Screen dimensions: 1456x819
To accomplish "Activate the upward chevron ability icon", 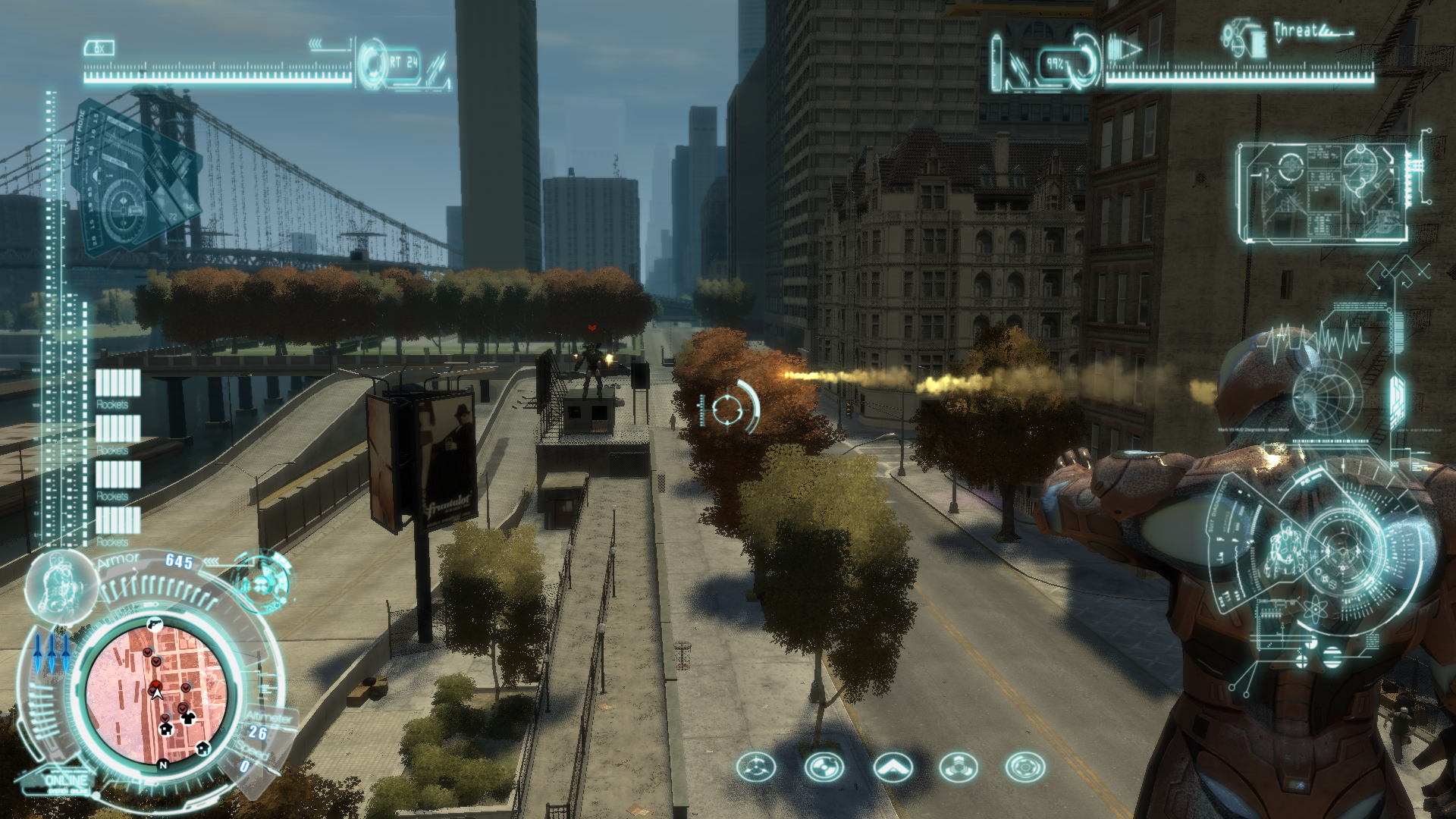I will click(893, 767).
